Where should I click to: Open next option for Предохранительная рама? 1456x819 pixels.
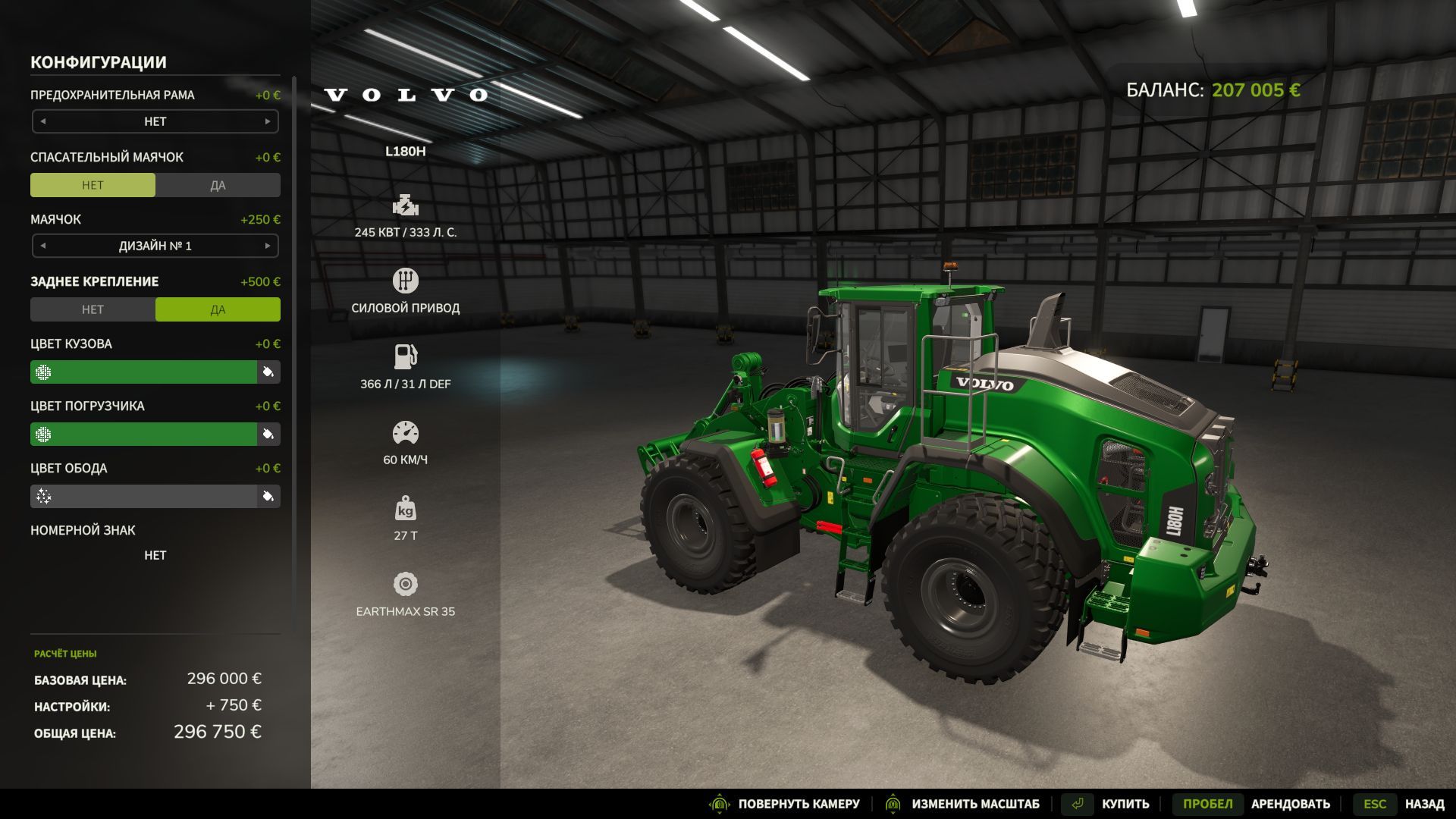(267, 121)
